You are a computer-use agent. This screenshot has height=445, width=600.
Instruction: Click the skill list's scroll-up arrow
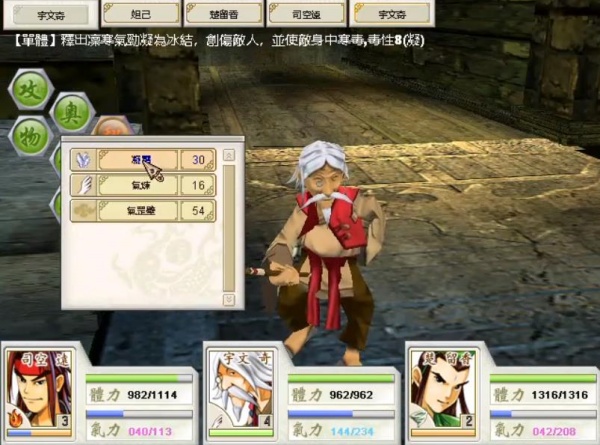(x=229, y=156)
